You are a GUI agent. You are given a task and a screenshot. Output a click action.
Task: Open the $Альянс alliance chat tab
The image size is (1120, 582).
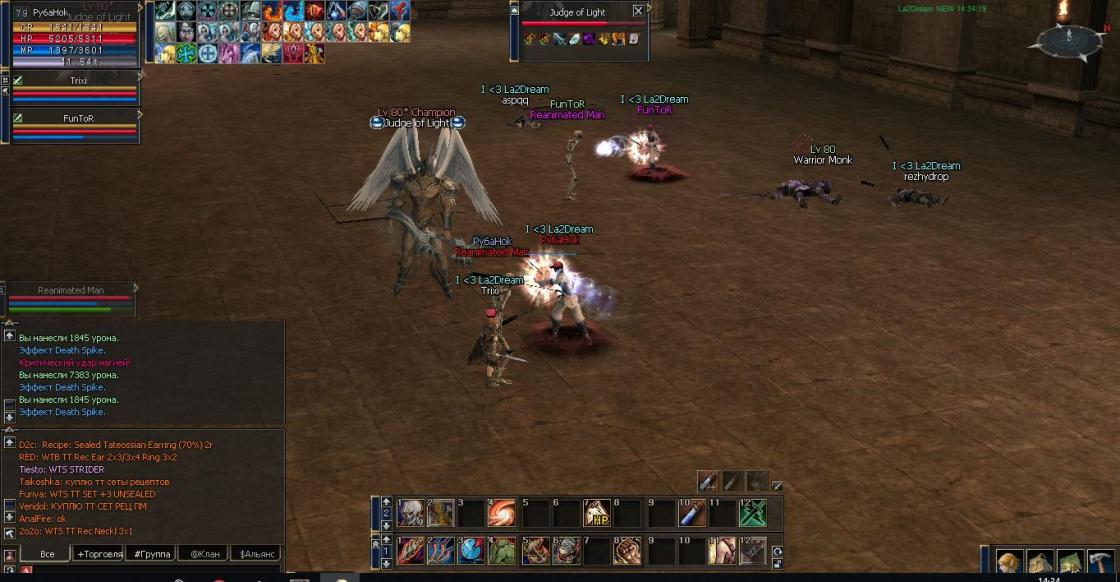255,553
